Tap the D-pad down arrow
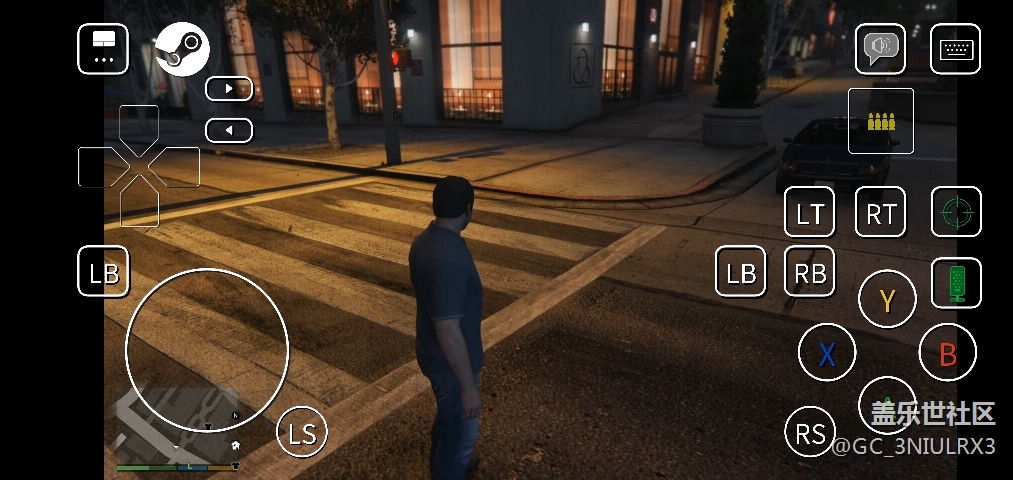The width and height of the screenshot is (1013, 480). pyautogui.click(x=139, y=207)
